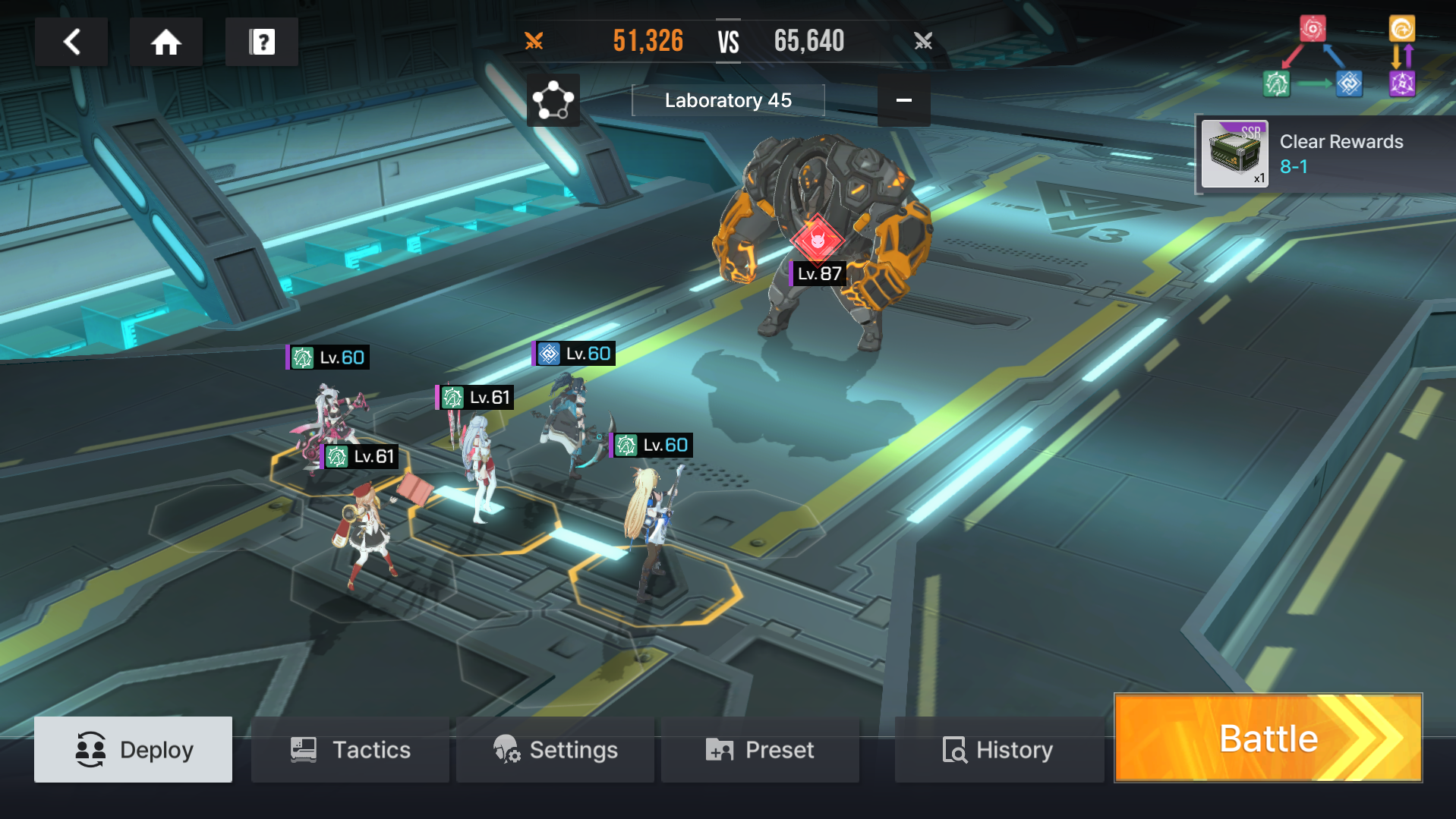View the battle History
Image resolution: width=1456 pixels, height=819 pixels.
click(997, 749)
